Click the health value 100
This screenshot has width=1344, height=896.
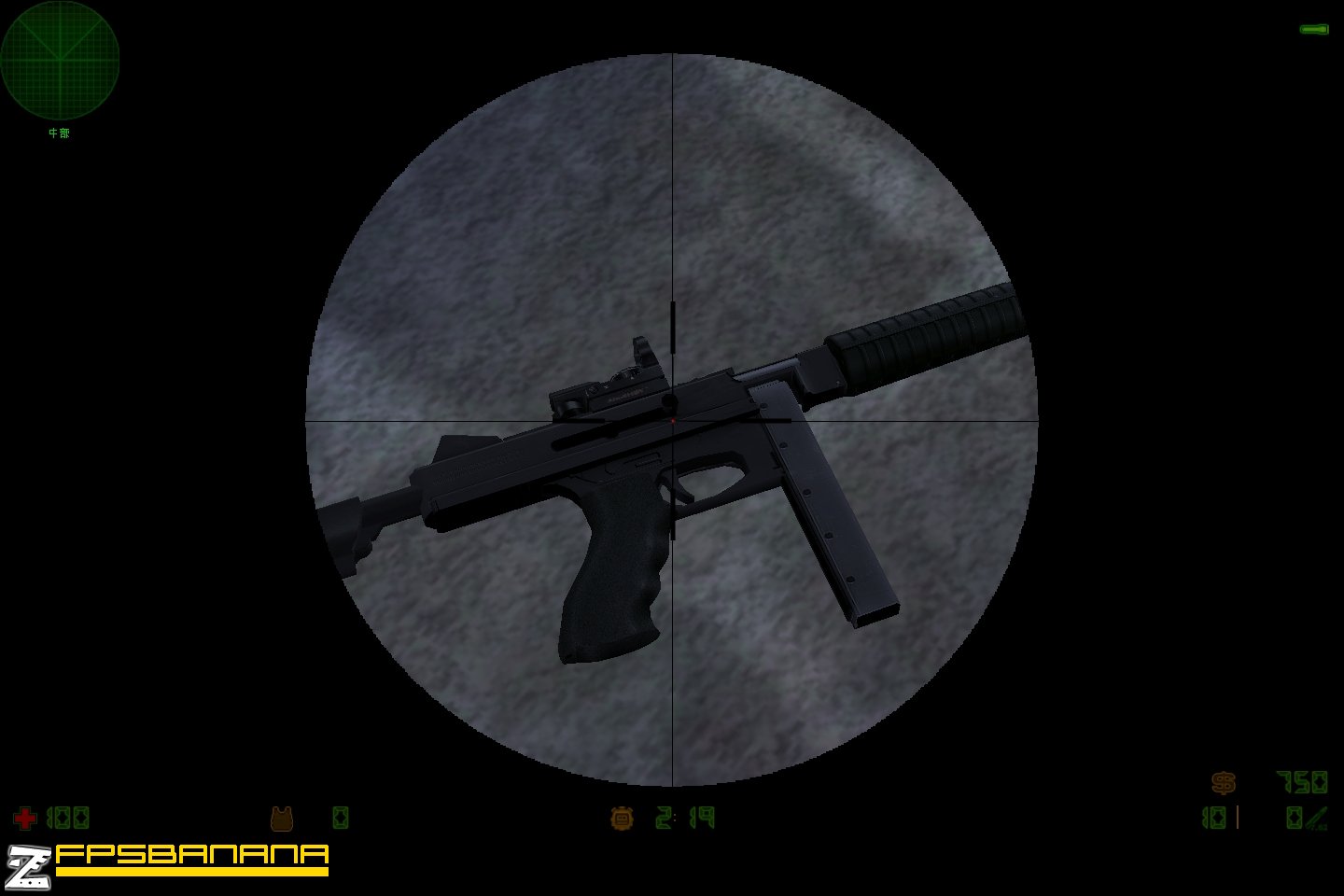click(70, 819)
